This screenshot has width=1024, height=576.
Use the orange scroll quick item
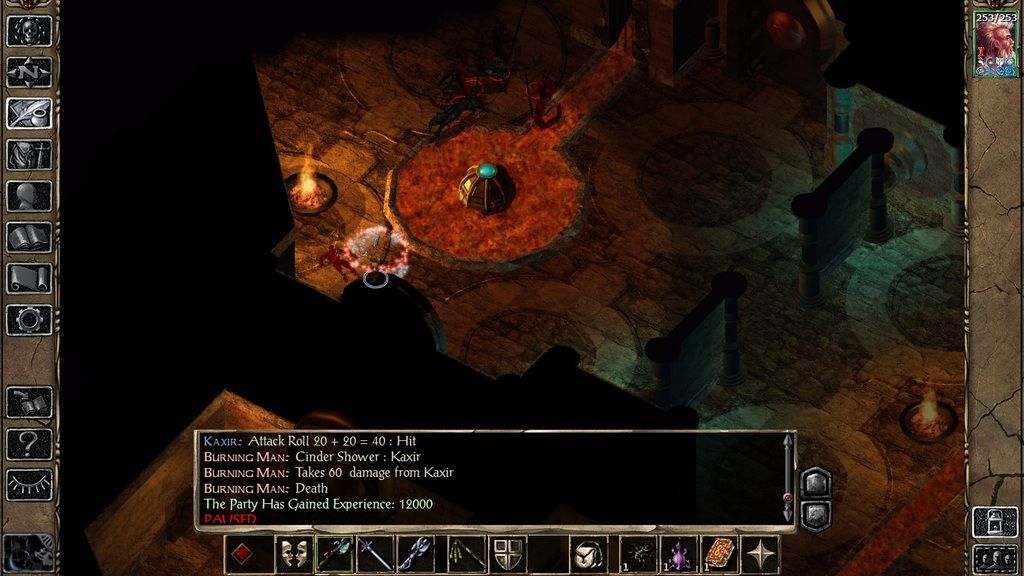(x=719, y=554)
